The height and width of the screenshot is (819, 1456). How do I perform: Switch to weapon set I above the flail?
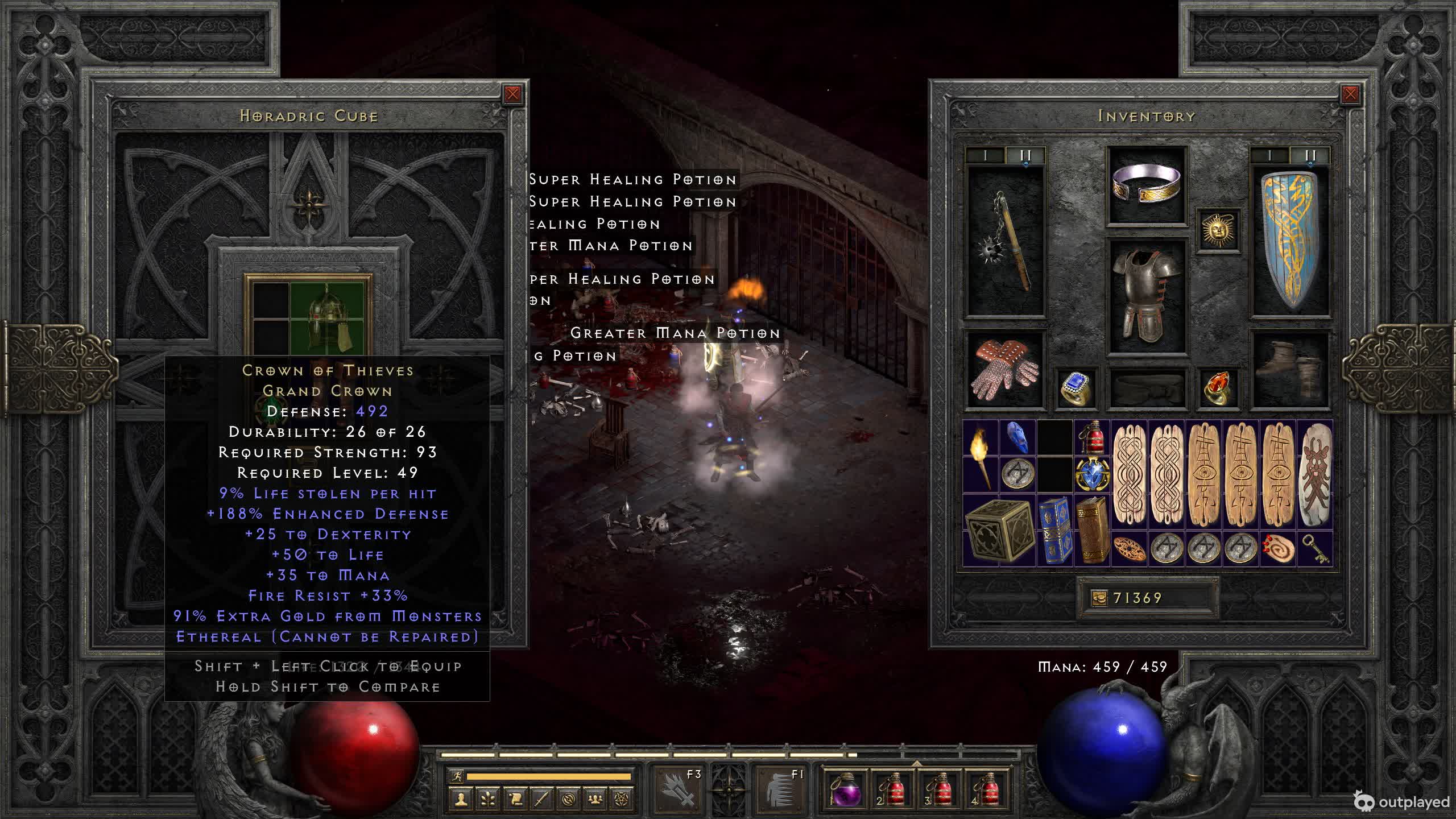tap(986, 155)
